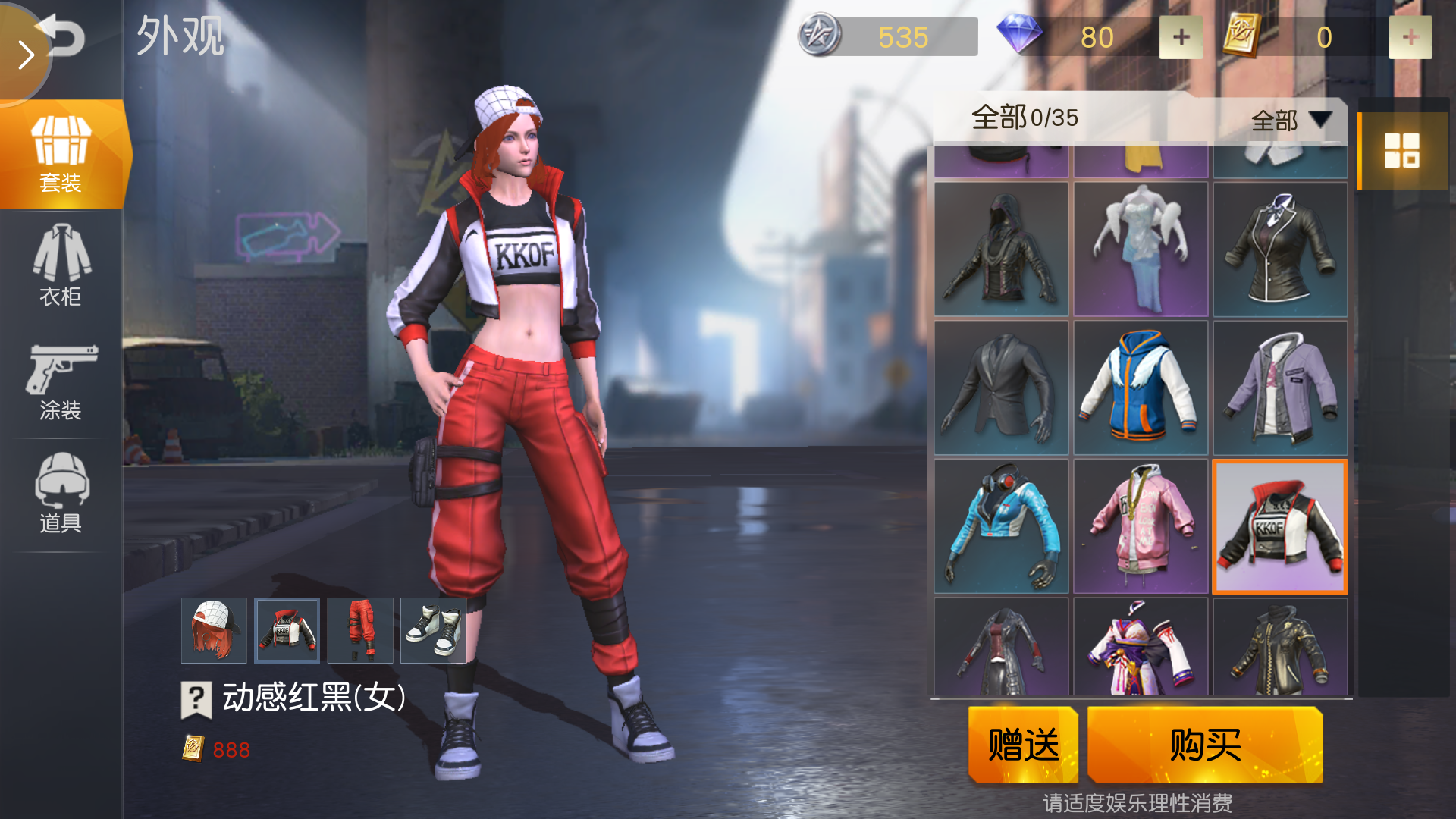Screen dimensions: 1456x819
Task: View the white sneakers piece
Action: [x=433, y=630]
